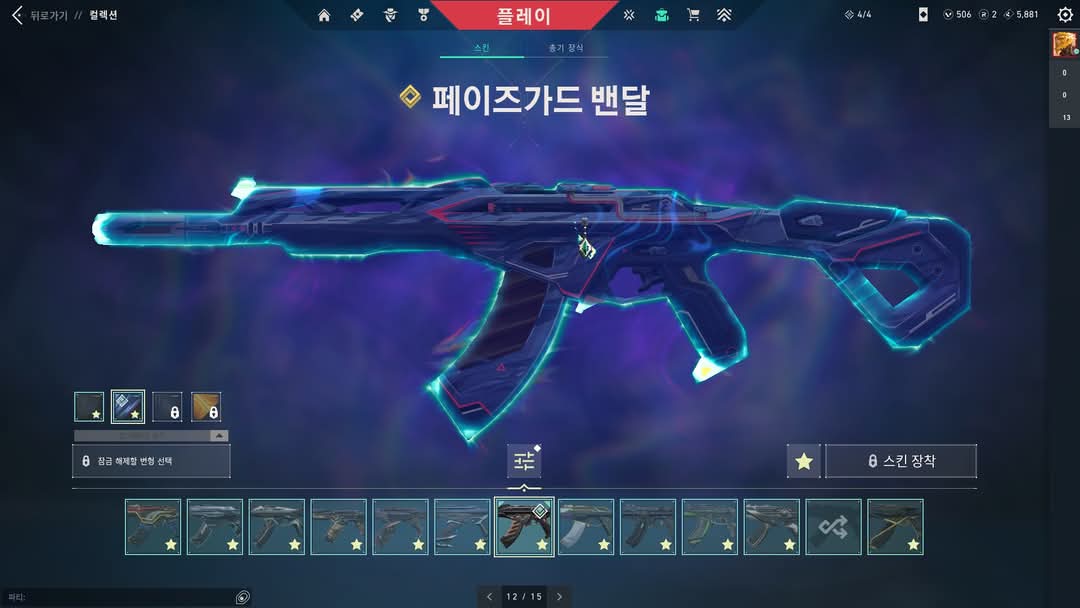Open the skin filter sliders button

(x=524, y=461)
